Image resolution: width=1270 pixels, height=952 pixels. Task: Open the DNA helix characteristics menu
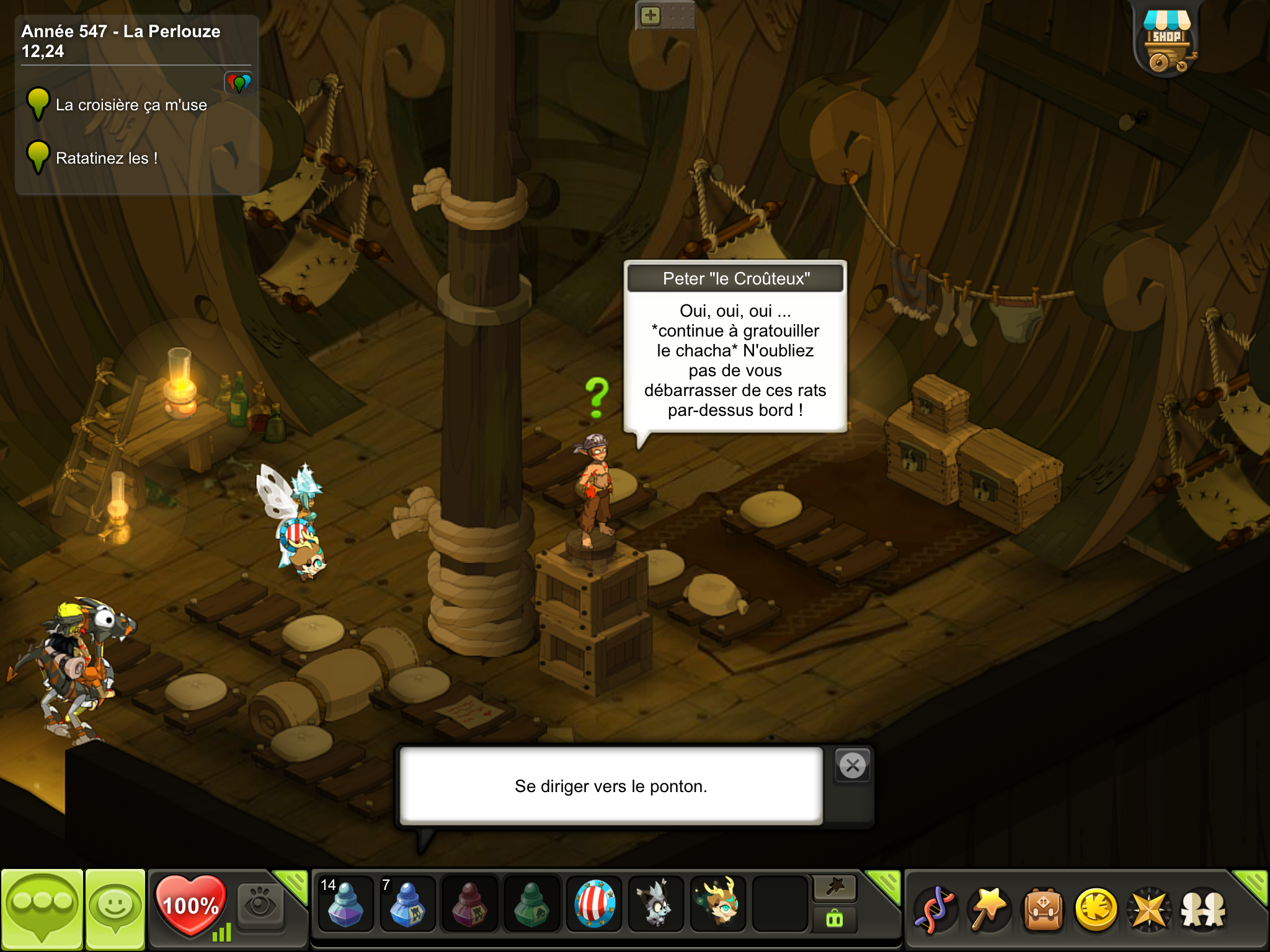tap(935, 909)
